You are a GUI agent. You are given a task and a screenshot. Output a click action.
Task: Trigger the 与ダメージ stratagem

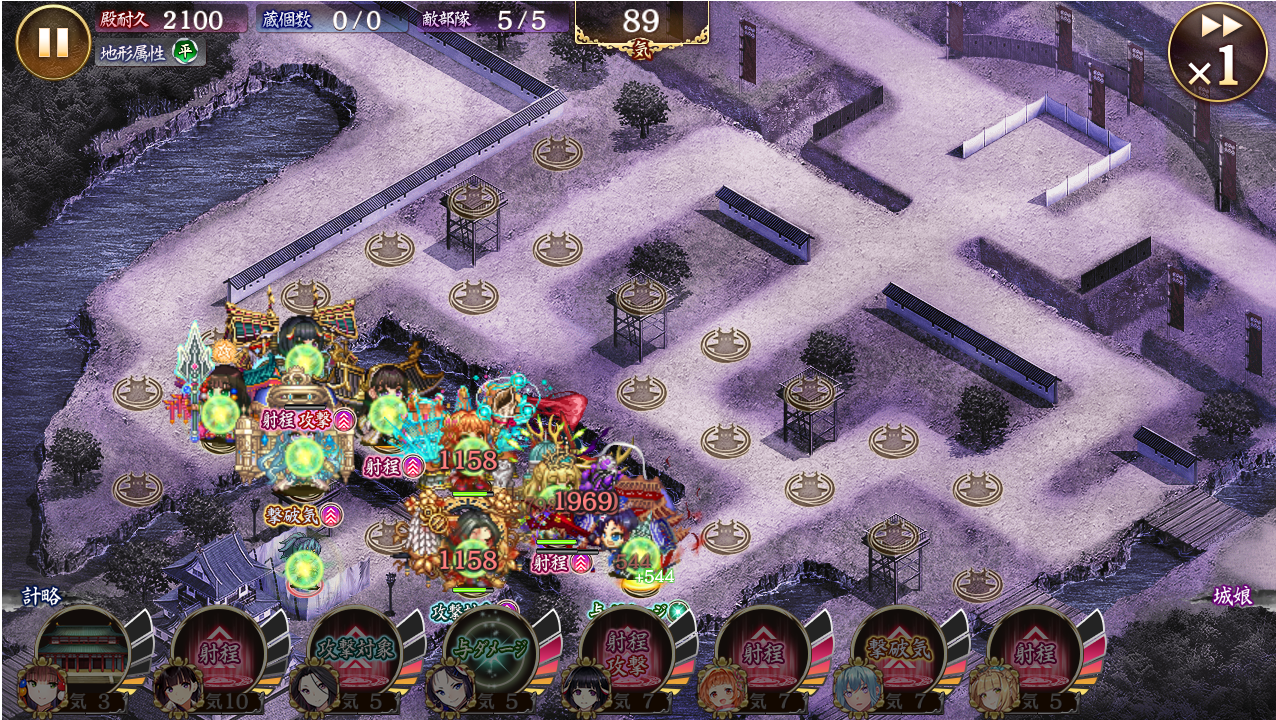tap(491, 653)
